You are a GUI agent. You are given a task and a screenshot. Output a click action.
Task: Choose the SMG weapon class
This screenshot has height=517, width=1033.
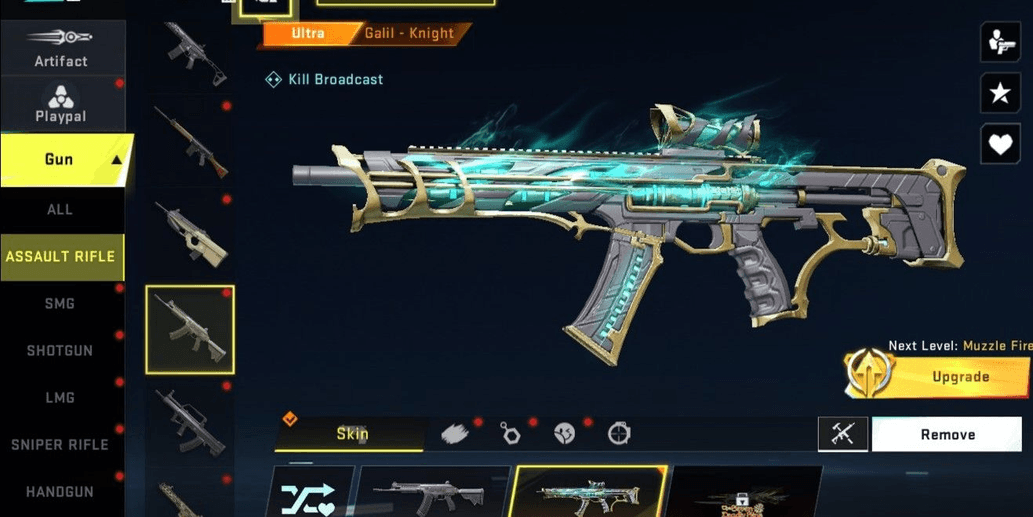tap(60, 304)
